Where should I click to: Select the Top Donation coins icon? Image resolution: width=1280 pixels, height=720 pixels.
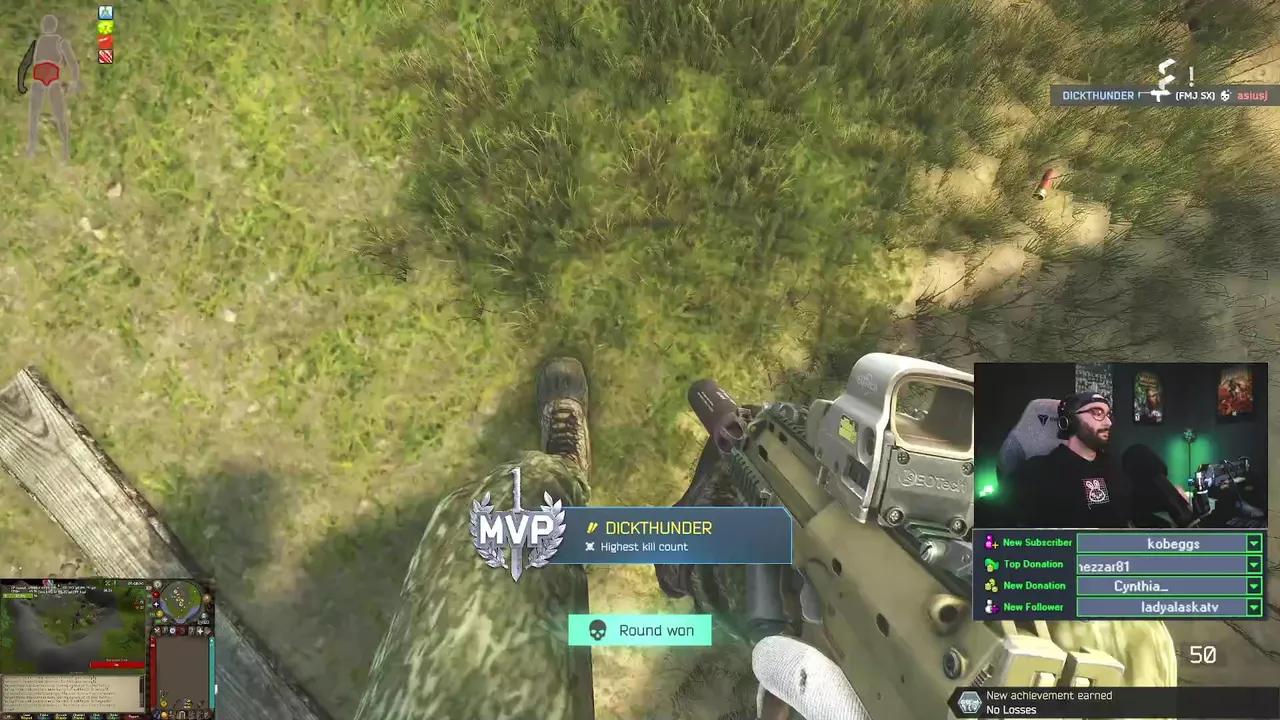point(991,565)
